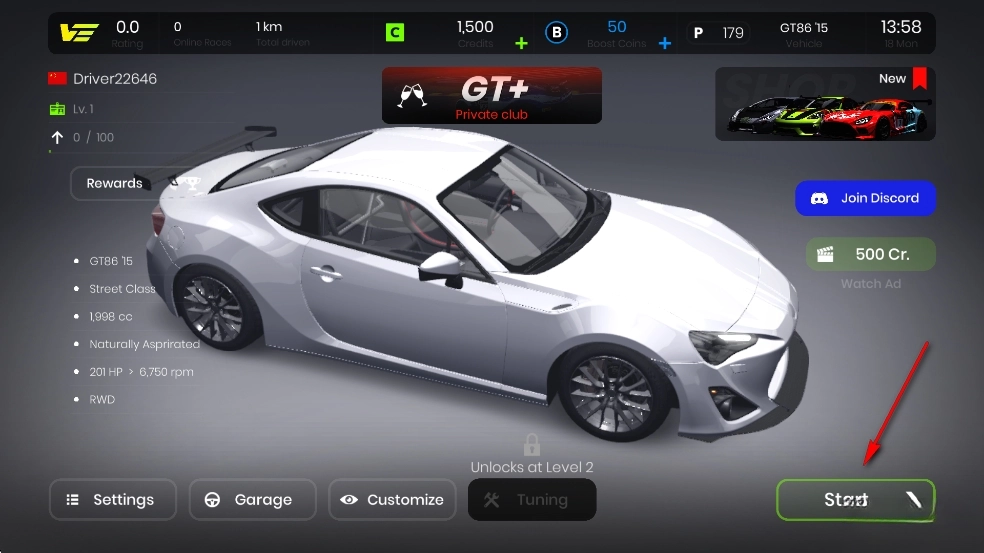Watch an ad for 500 credits
Screen dimensions: 984x553
(870, 254)
